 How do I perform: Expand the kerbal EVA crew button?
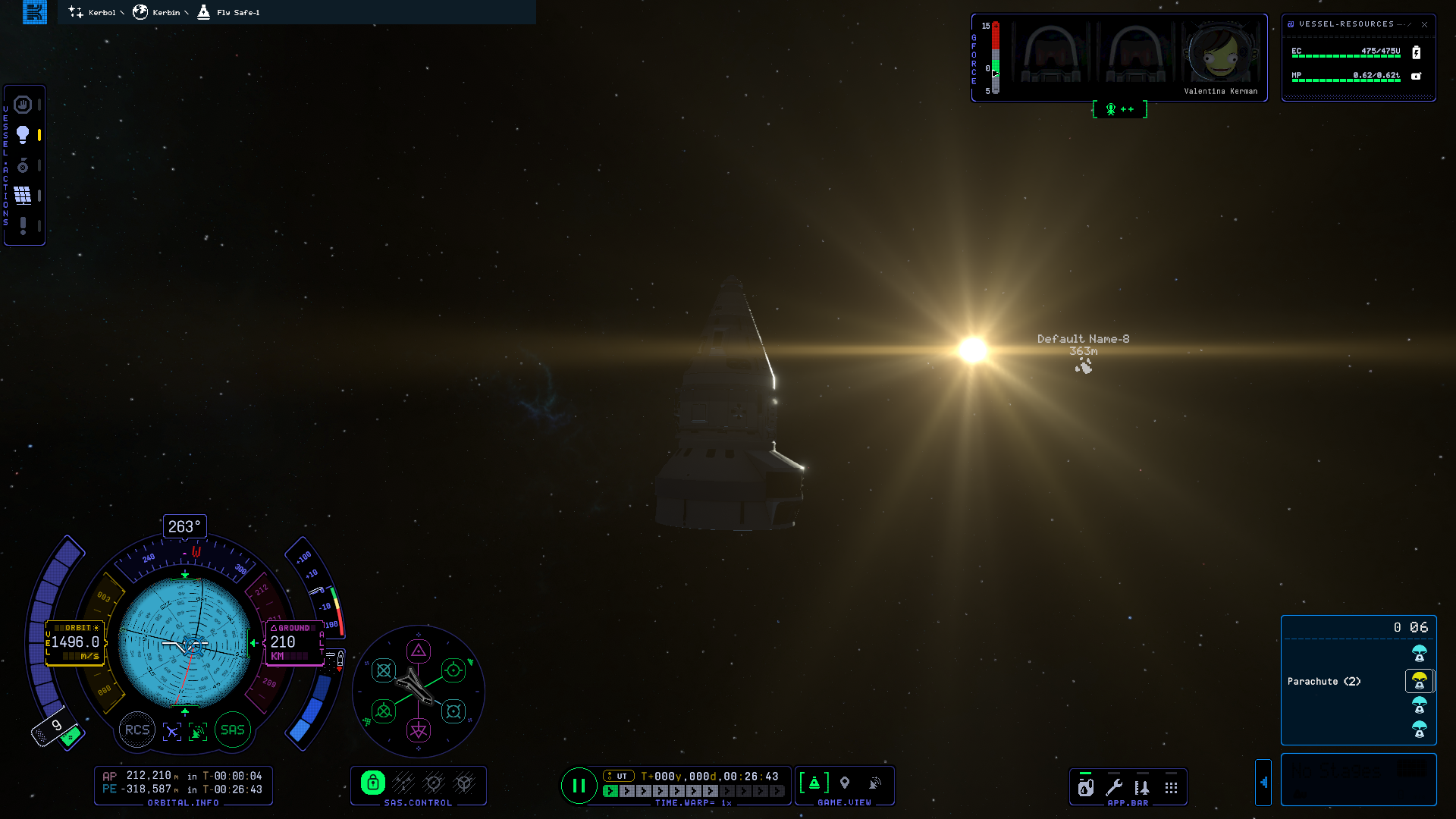coord(1119,109)
